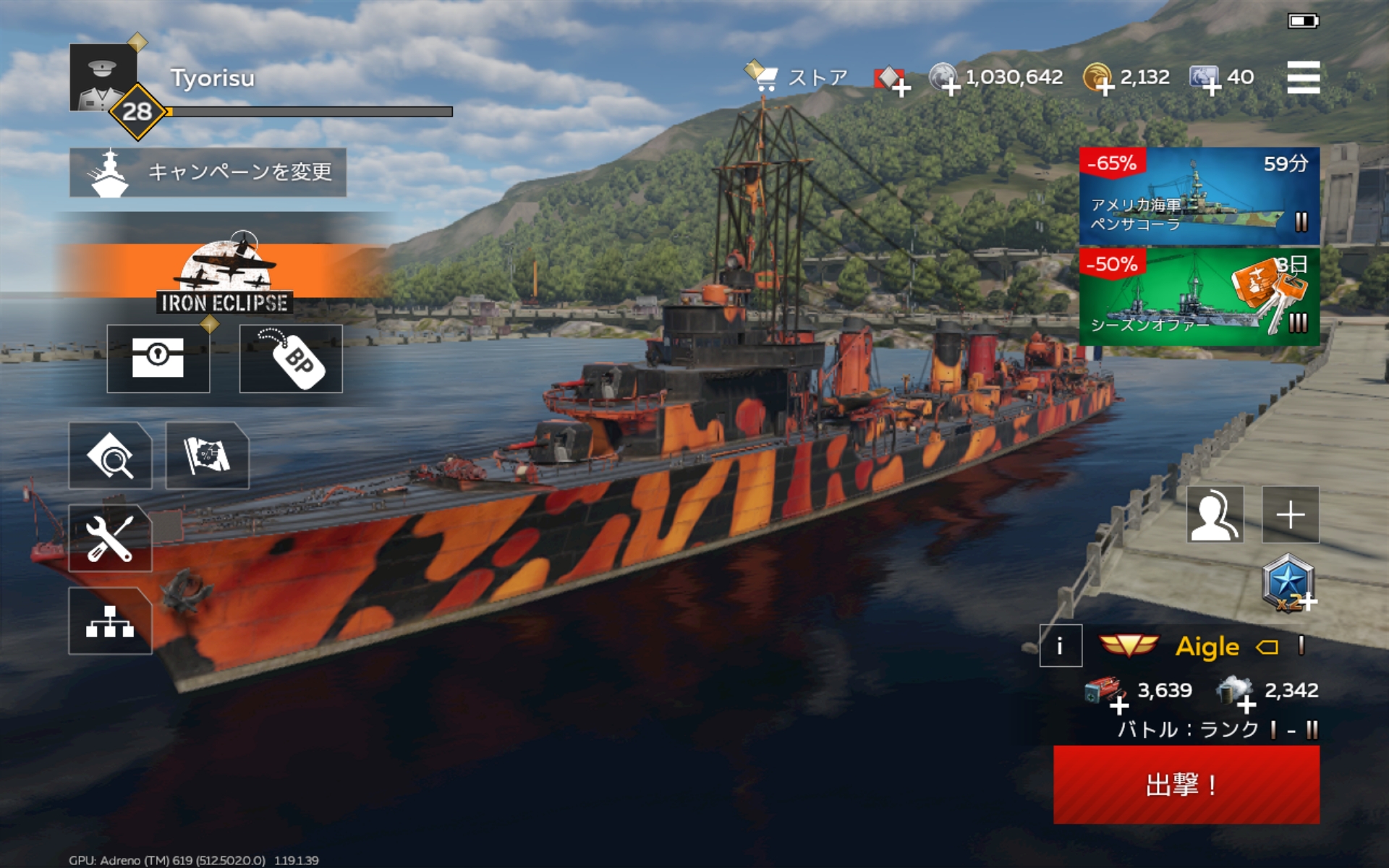Select the Aigle ship name selector
The image size is (1389, 868).
pos(1207,646)
